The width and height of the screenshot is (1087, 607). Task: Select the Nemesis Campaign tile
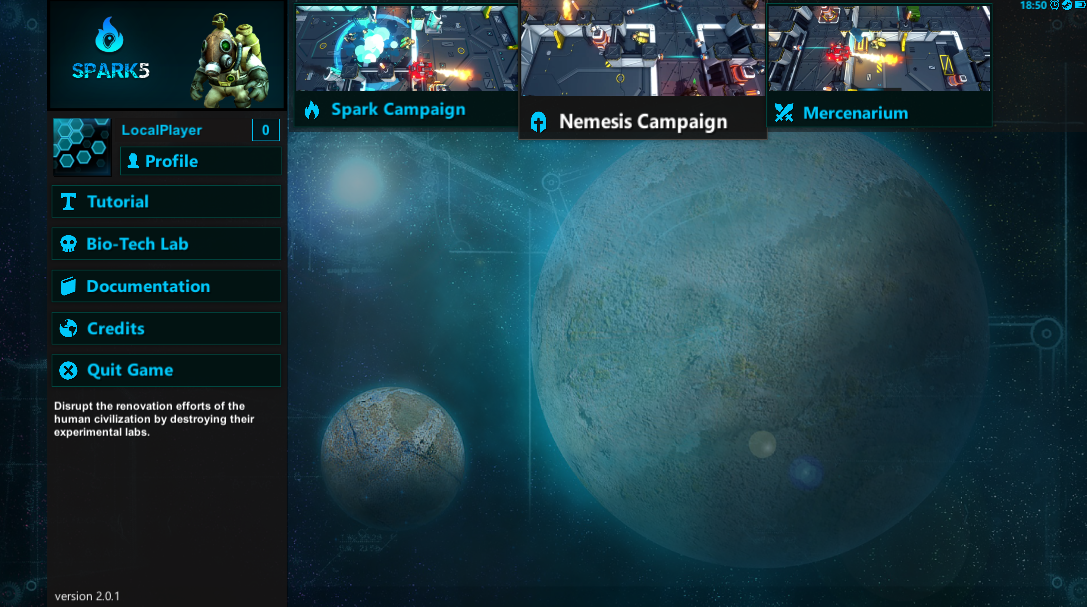[642, 70]
